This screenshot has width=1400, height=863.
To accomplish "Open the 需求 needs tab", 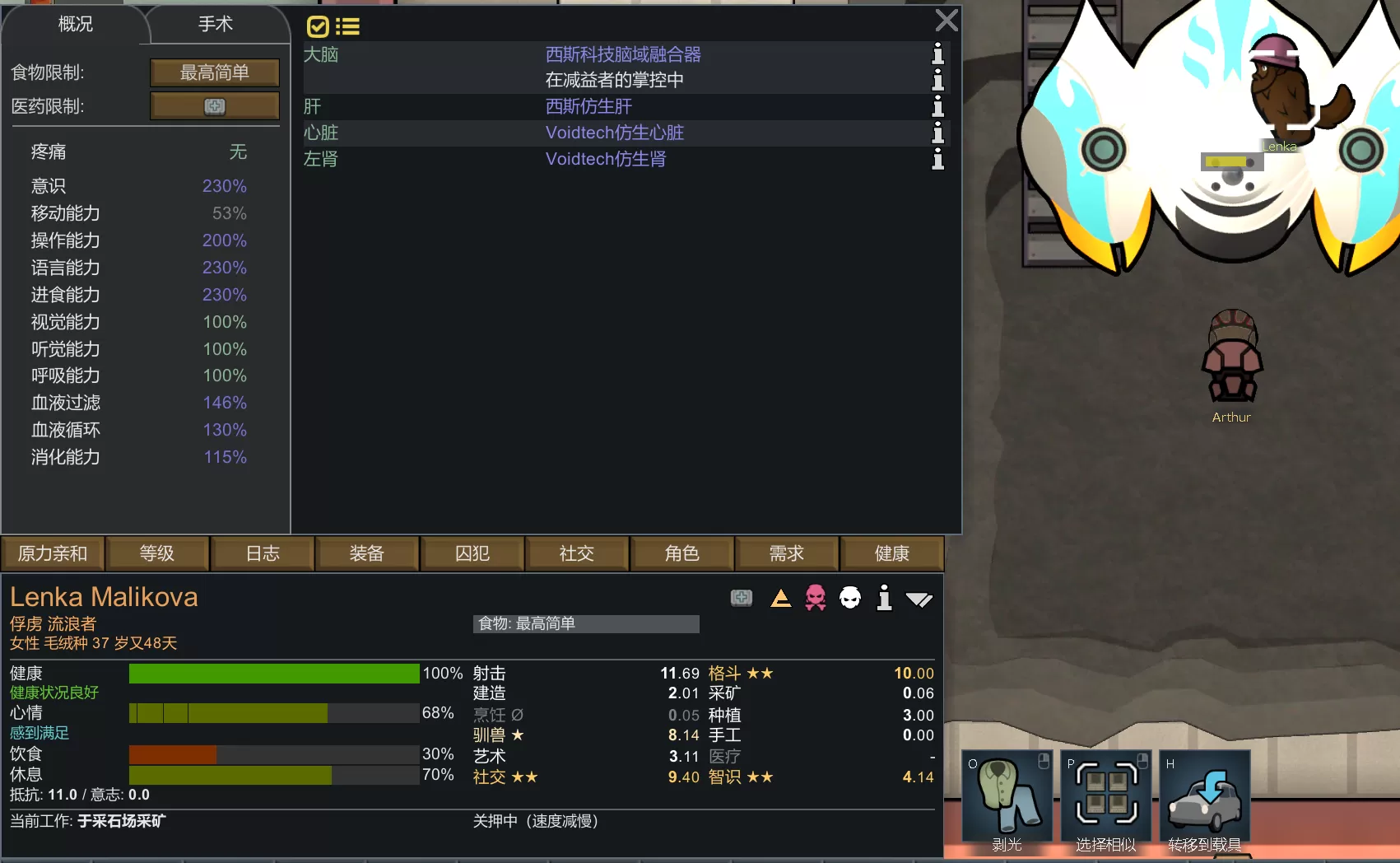I will (x=787, y=553).
